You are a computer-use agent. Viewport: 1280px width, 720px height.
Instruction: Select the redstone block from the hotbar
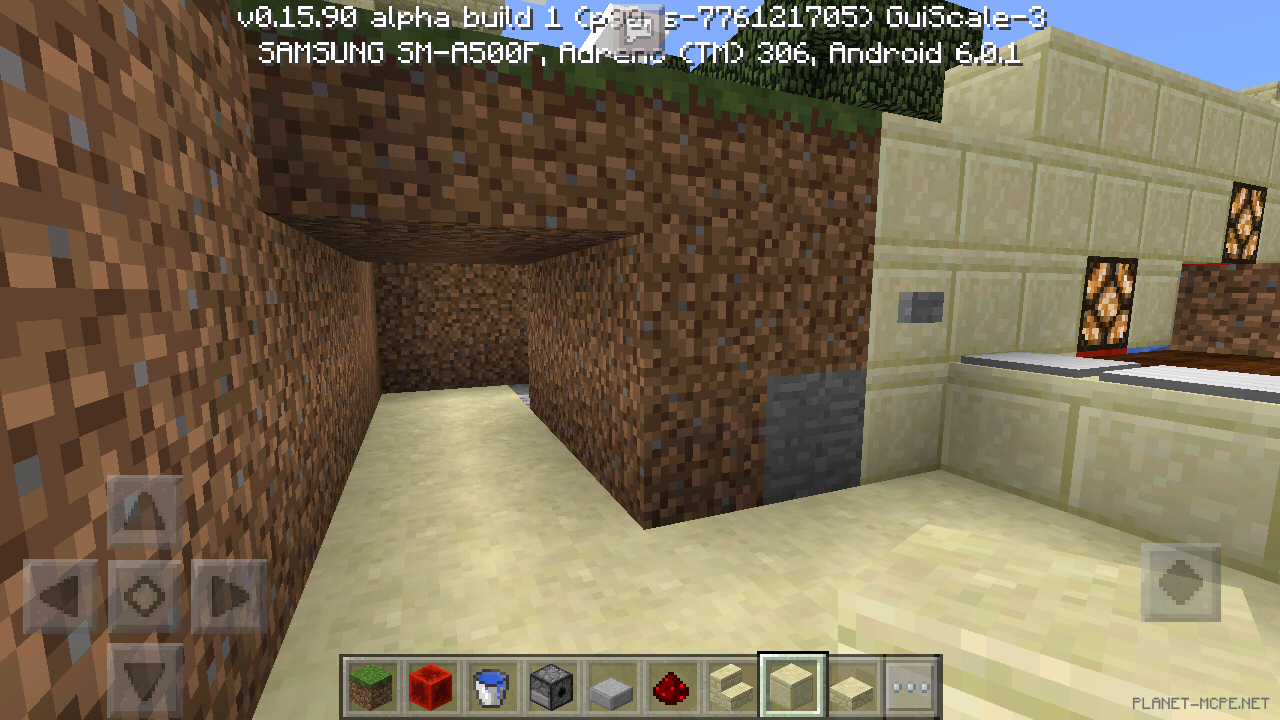click(x=431, y=687)
